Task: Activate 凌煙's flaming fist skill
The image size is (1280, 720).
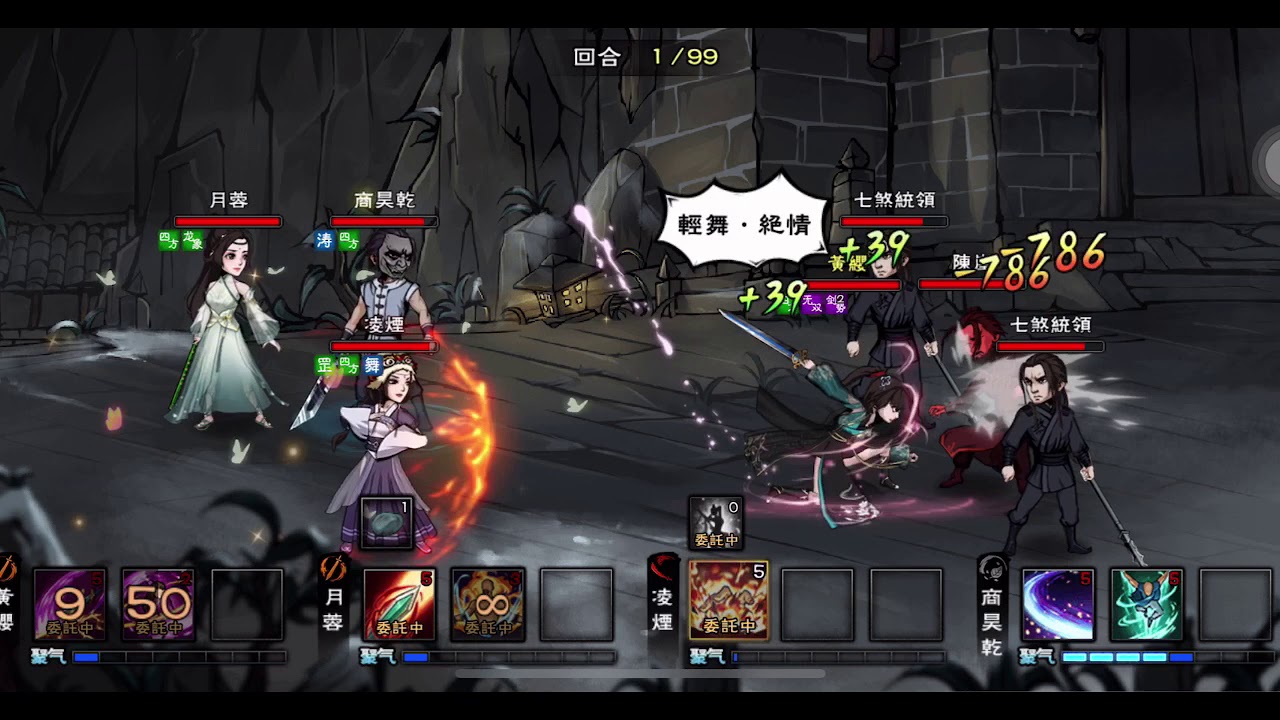Action: tap(729, 599)
